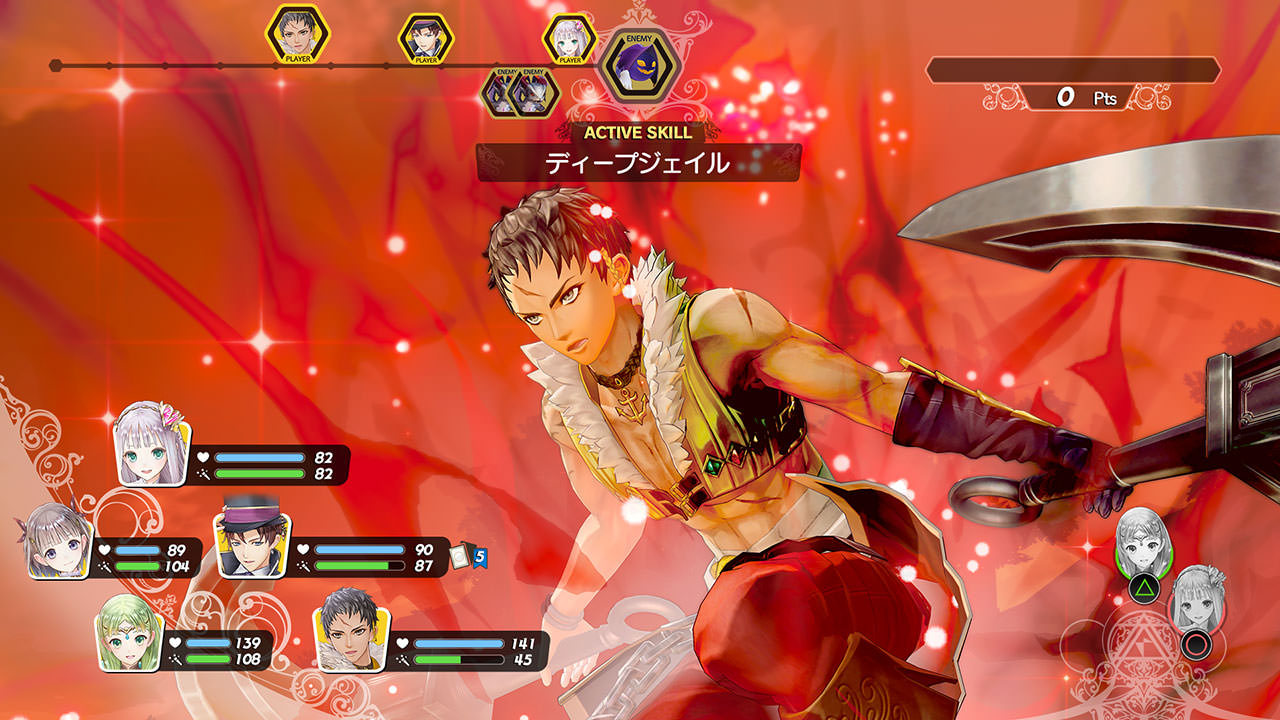
Task: Click the purple hooded enemy turn icon
Action: pyautogui.click(x=640, y=67)
